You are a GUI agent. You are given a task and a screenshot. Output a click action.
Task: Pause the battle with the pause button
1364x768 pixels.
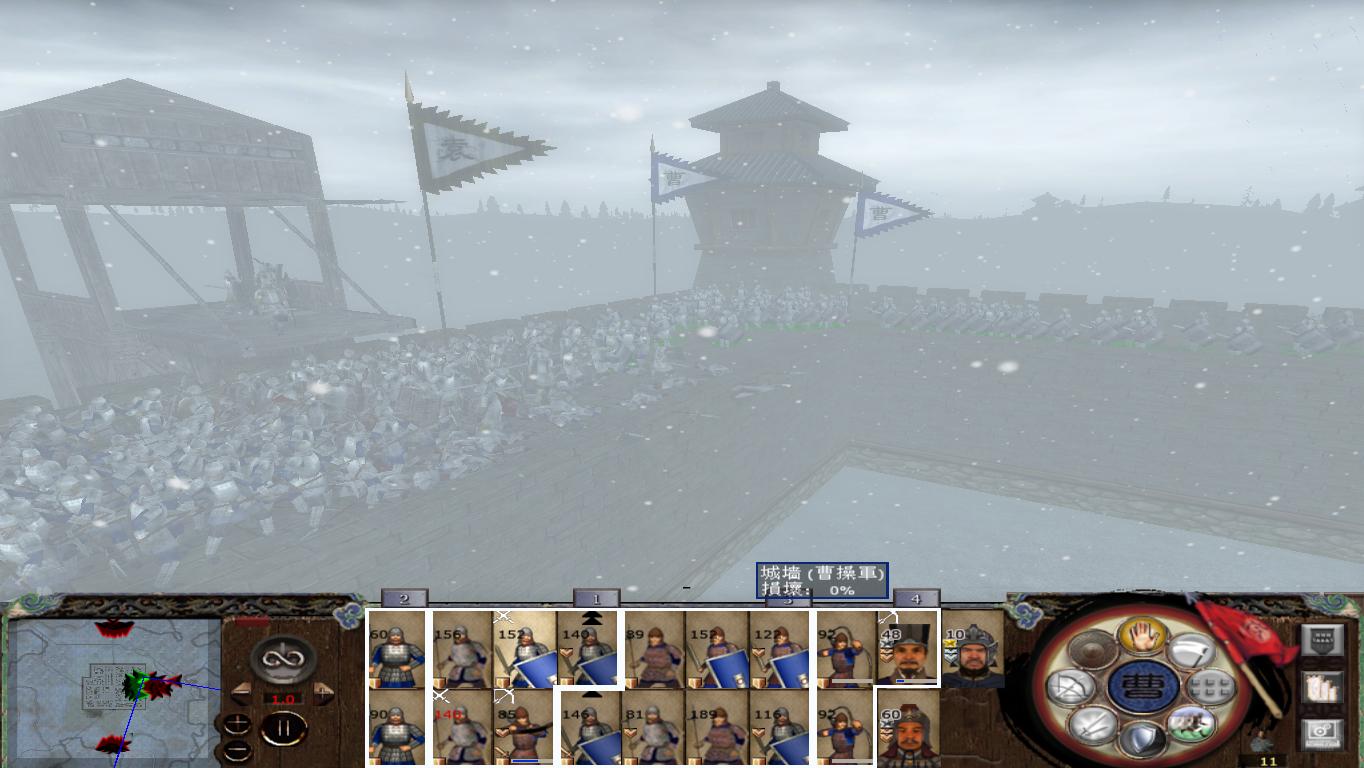(x=283, y=727)
